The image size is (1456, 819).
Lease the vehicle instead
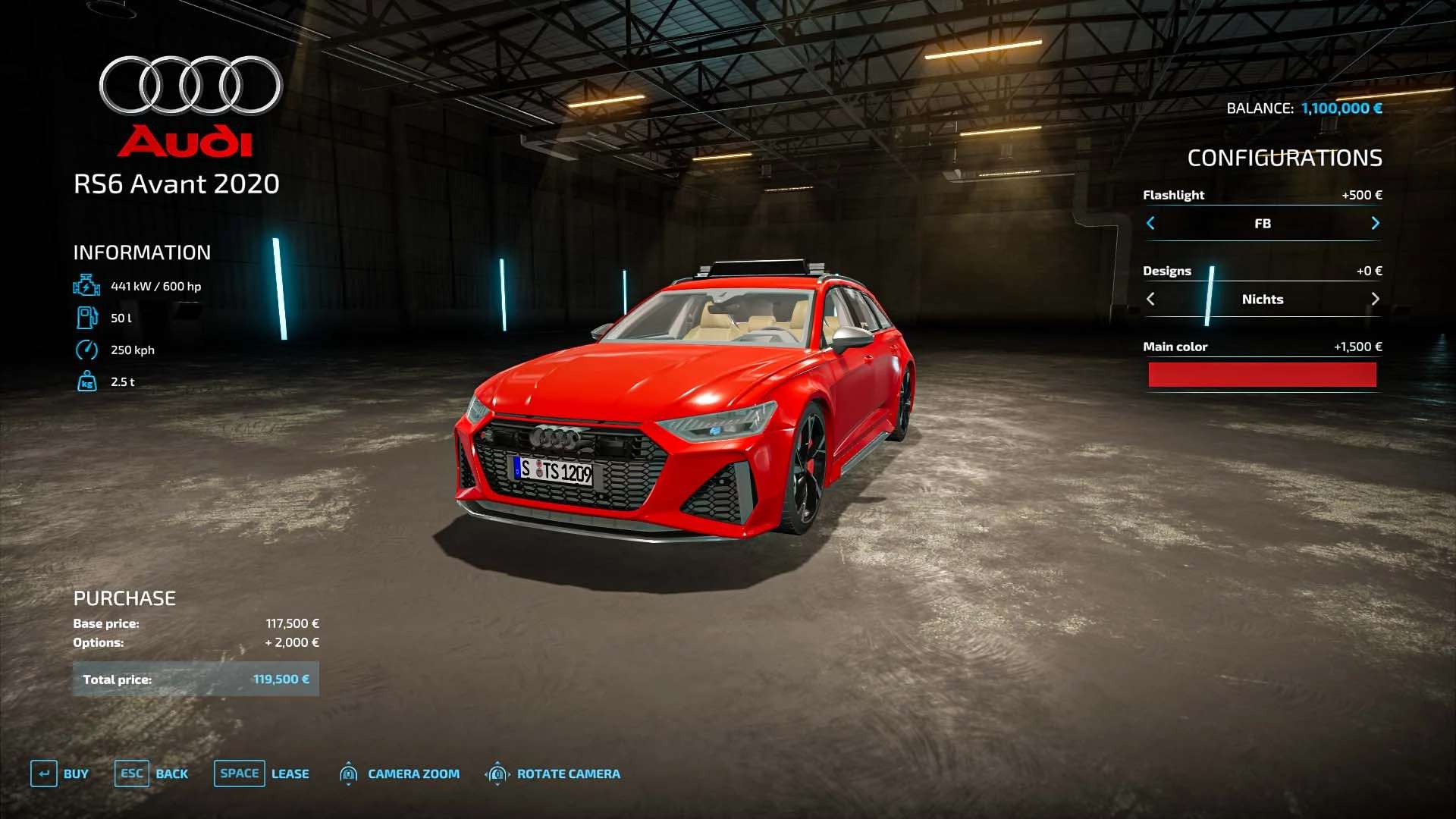tap(262, 773)
